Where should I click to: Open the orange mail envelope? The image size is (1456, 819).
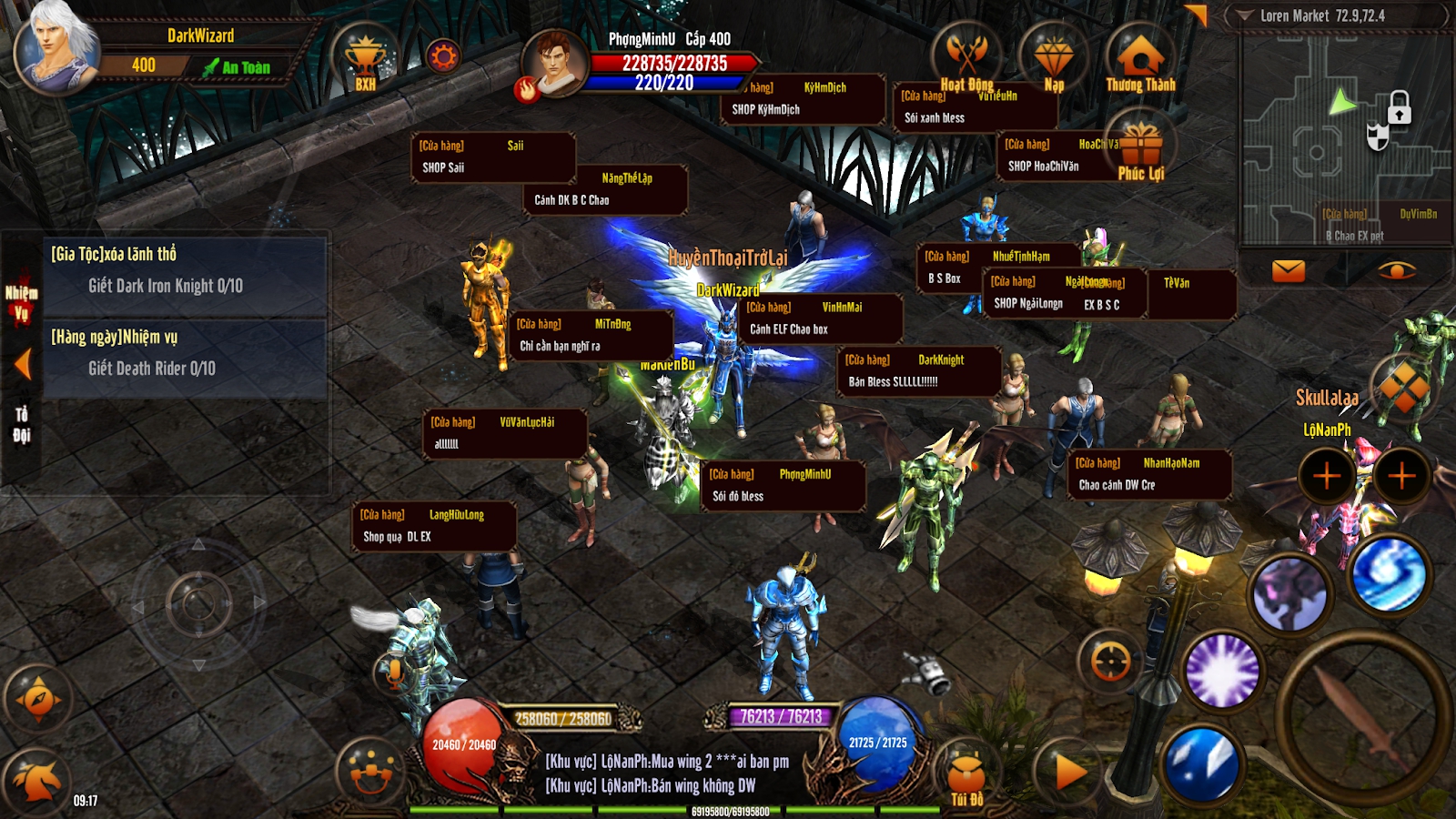[x=1288, y=270]
